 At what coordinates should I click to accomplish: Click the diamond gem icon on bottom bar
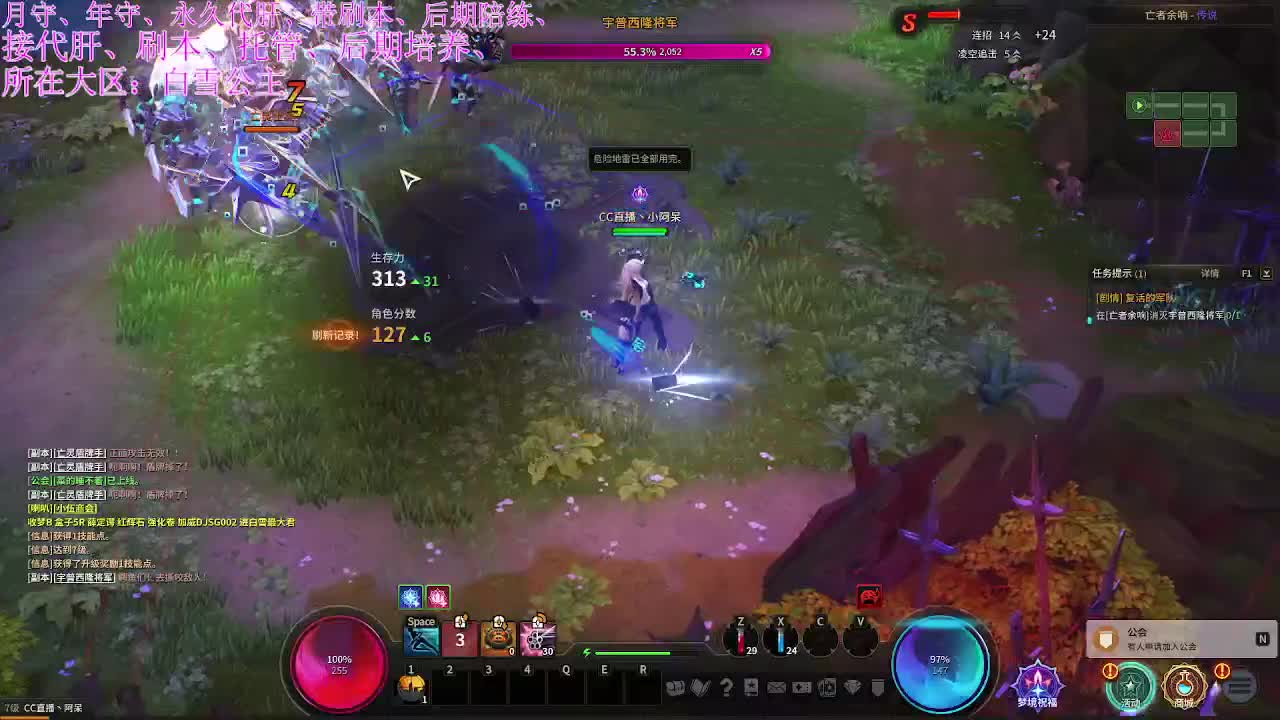852,687
